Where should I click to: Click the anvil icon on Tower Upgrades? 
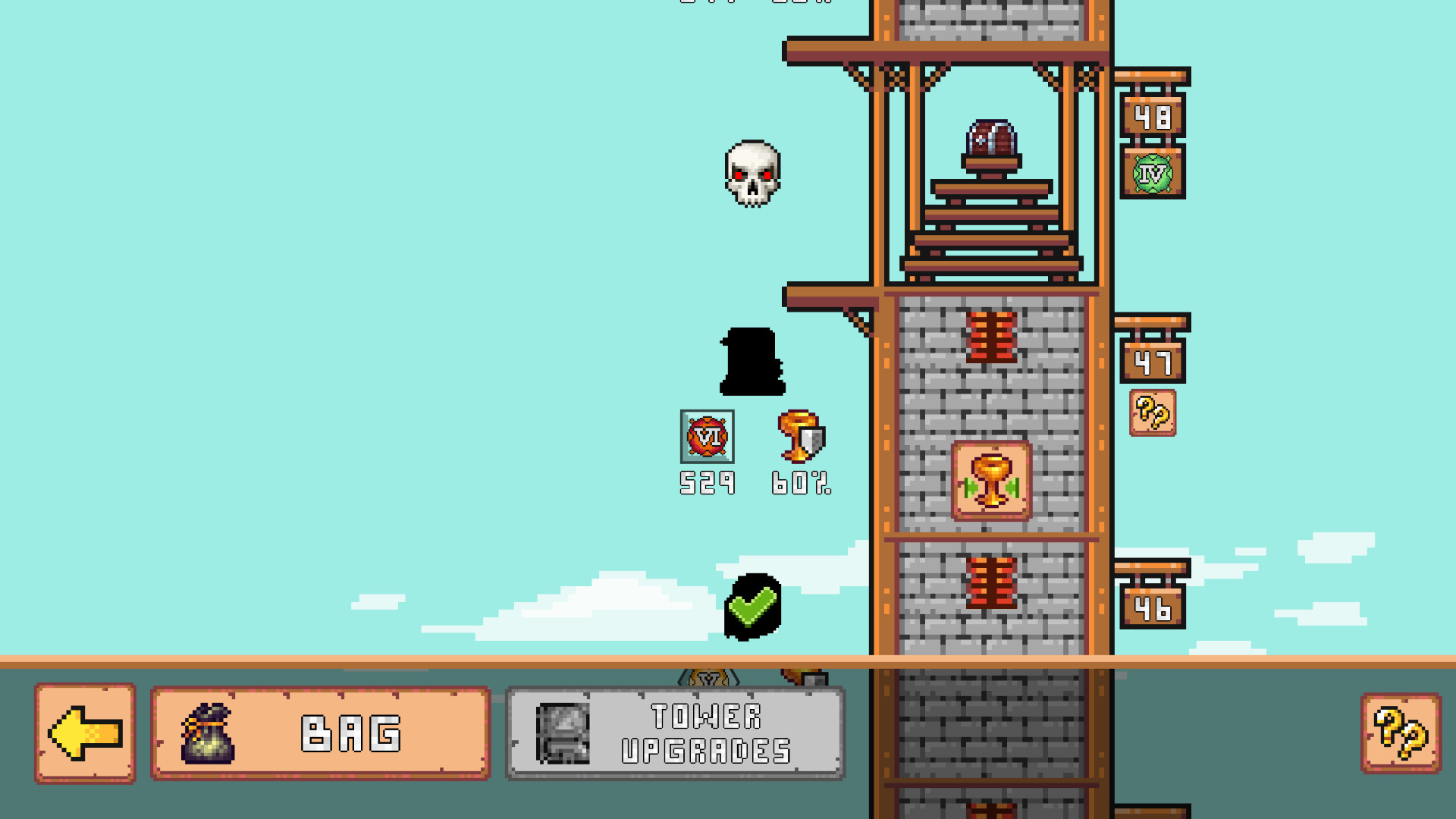pos(564,733)
